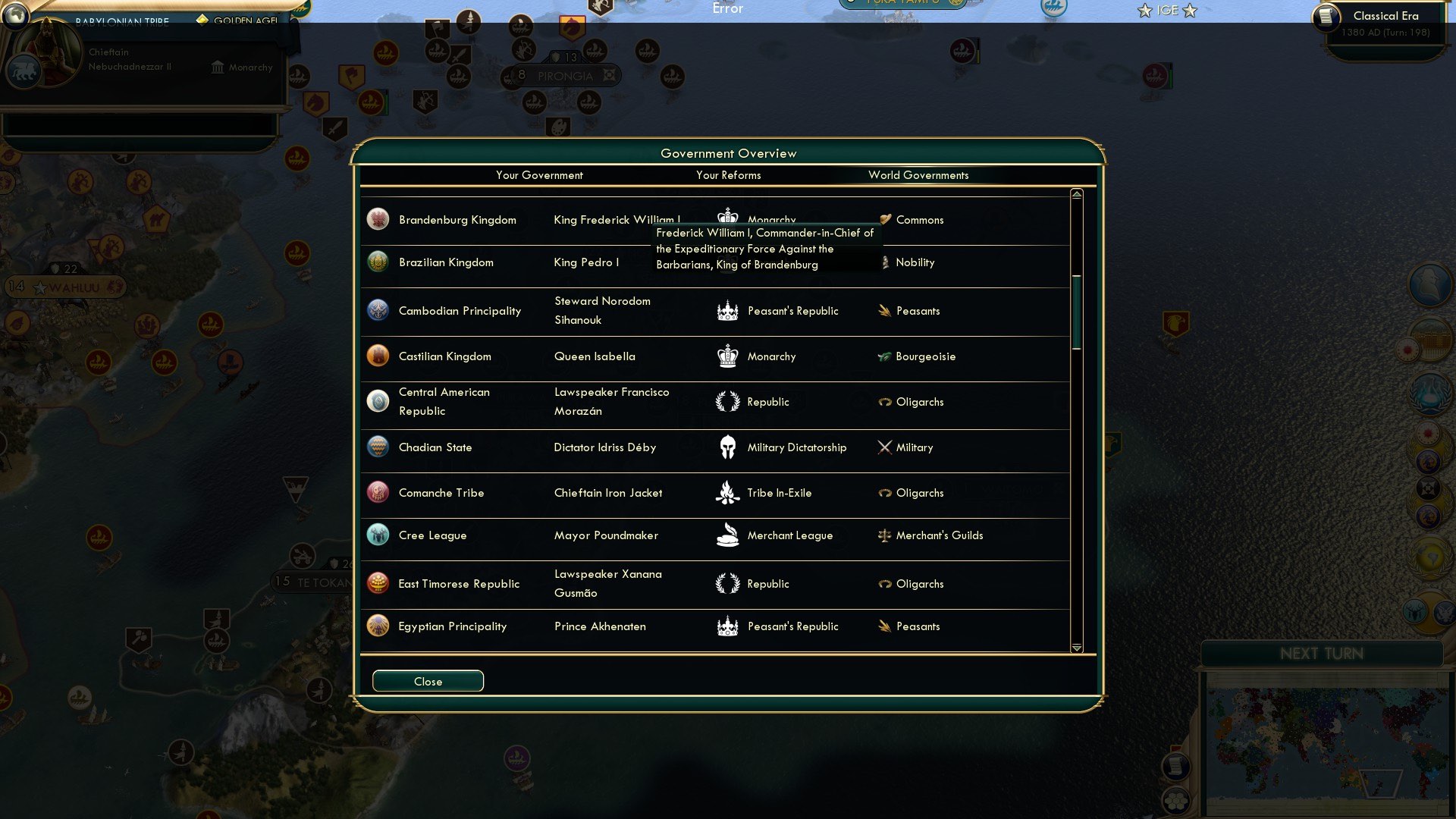Viewport: 1456px width, 819px height.
Task: Select the Monarchy crown icon beside Castilian Kingdom
Action: [x=728, y=355]
